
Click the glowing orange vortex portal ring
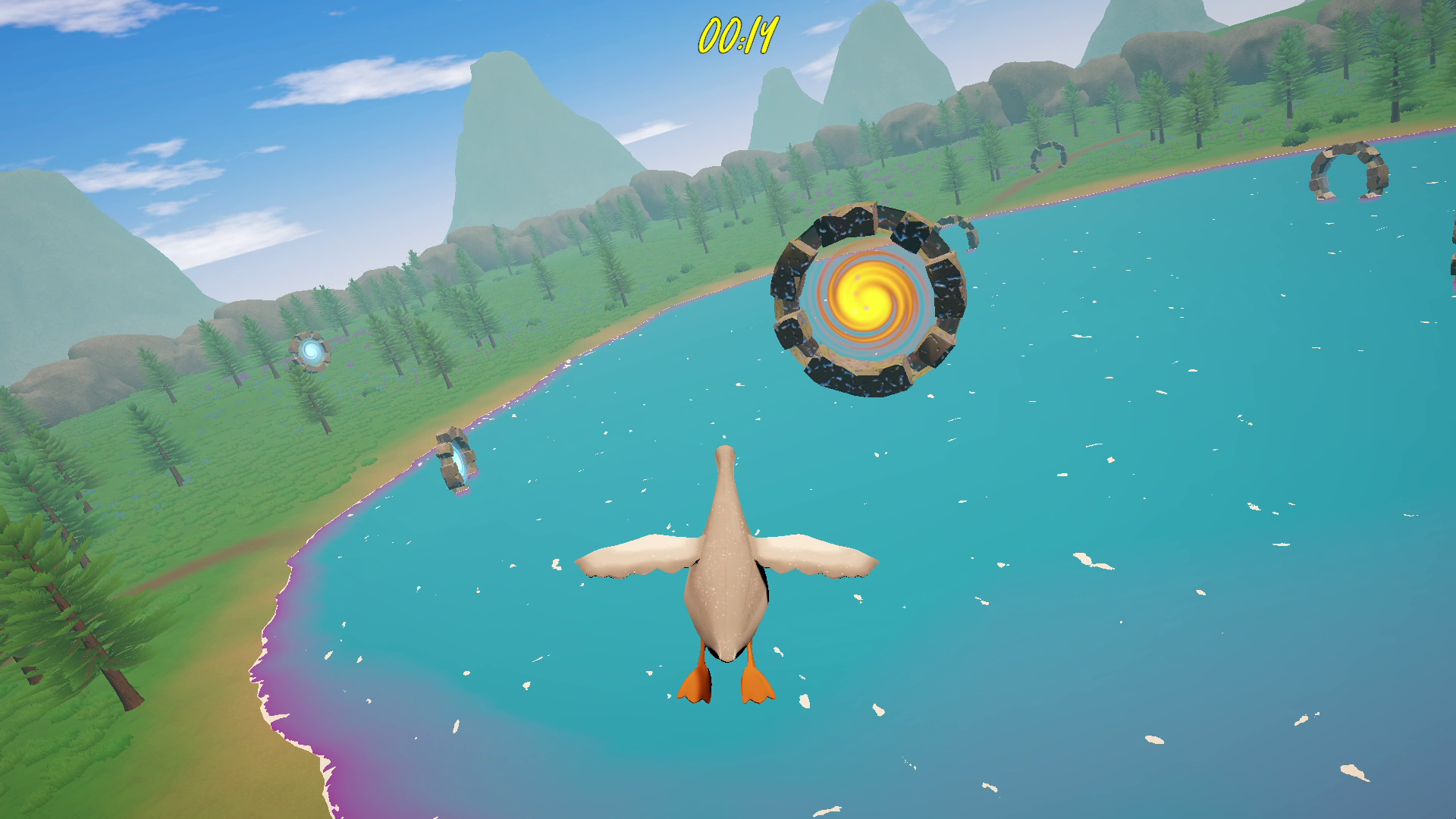864,303
